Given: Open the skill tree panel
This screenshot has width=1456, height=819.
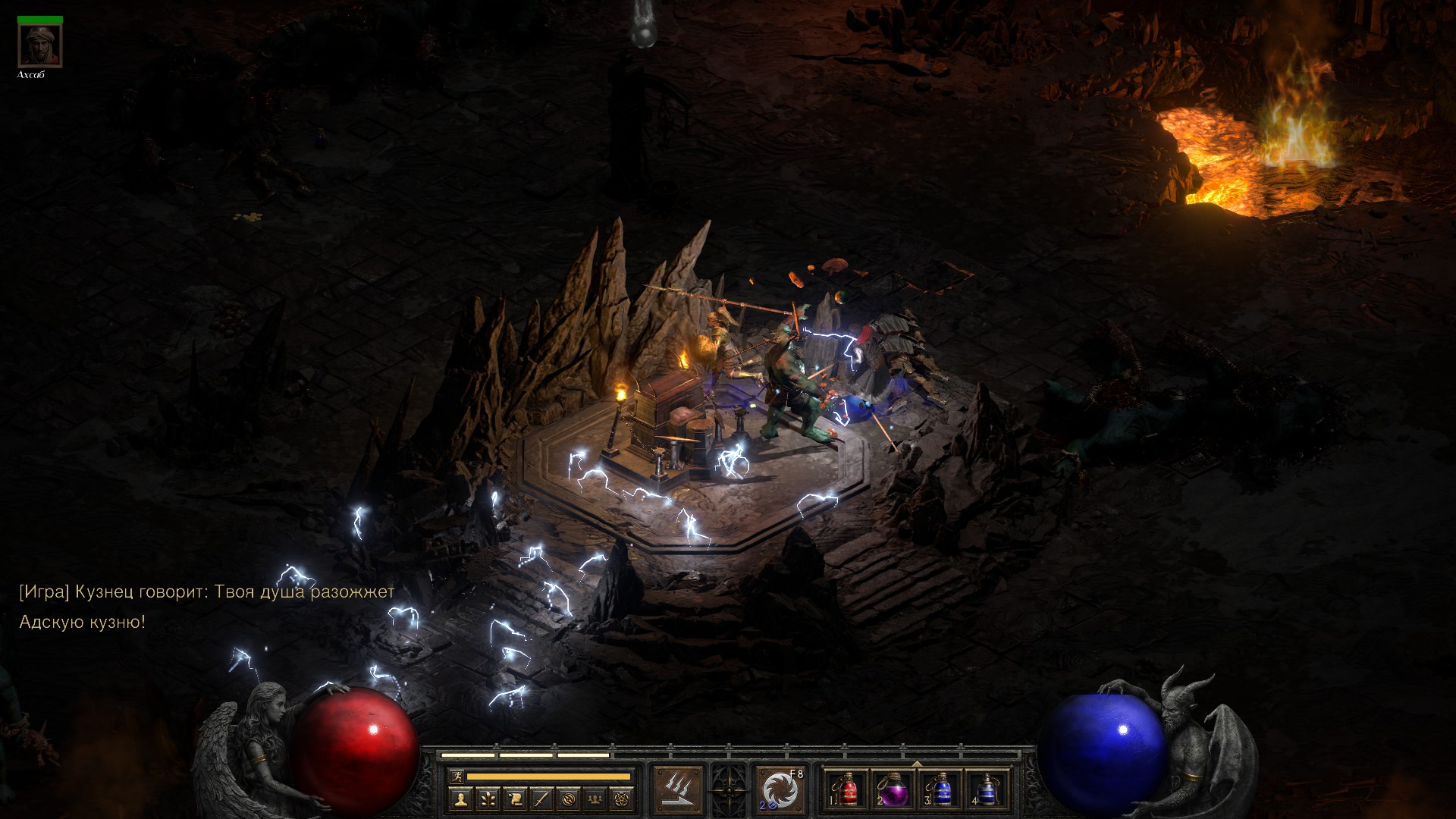Looking at the screenshot, I should coord(488,798).
